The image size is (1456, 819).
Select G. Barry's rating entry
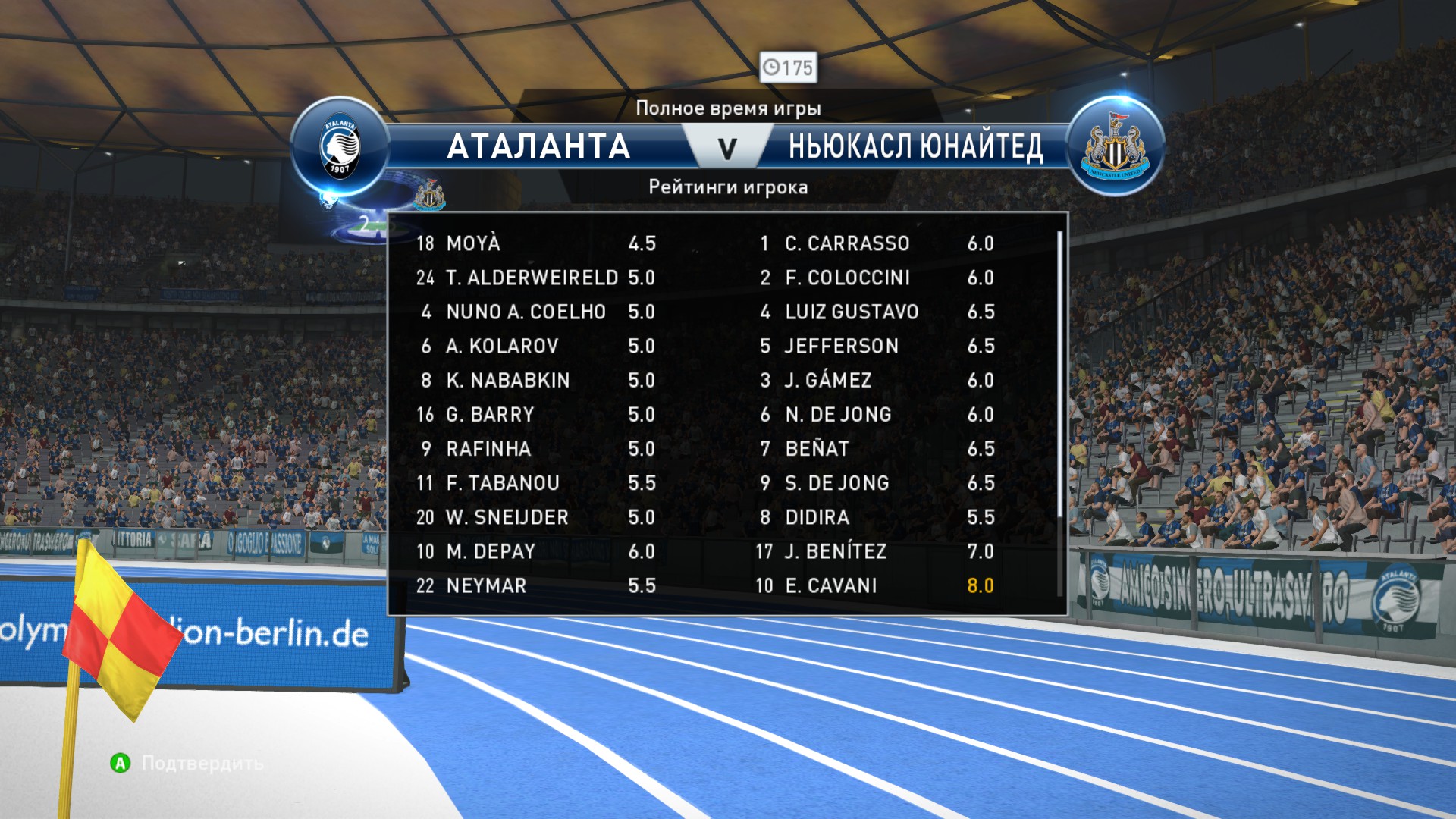click(535, 415)
